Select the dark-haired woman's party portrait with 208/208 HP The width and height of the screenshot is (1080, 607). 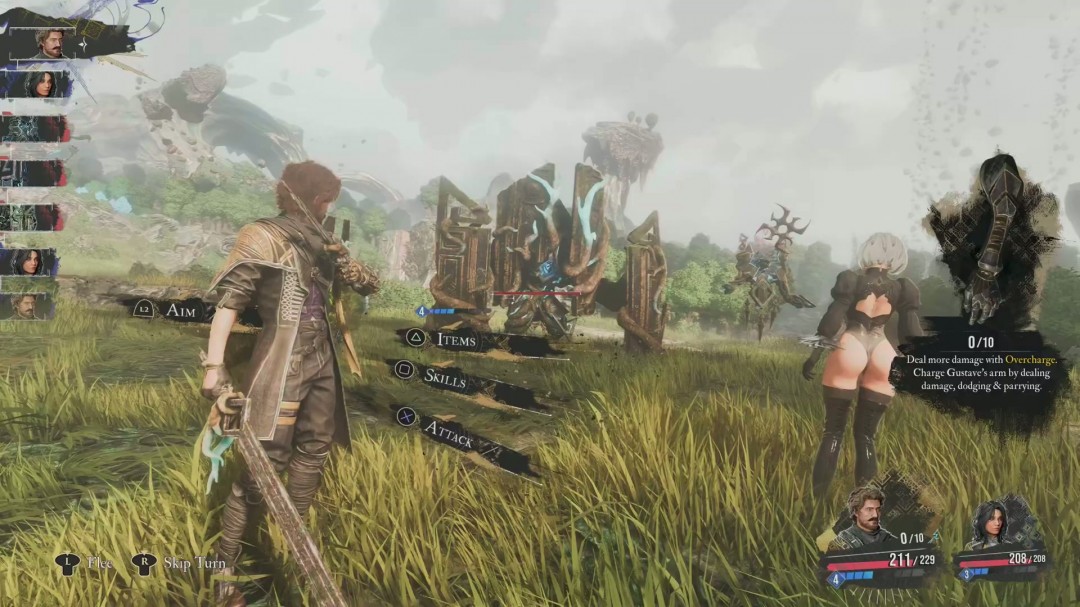988,522
